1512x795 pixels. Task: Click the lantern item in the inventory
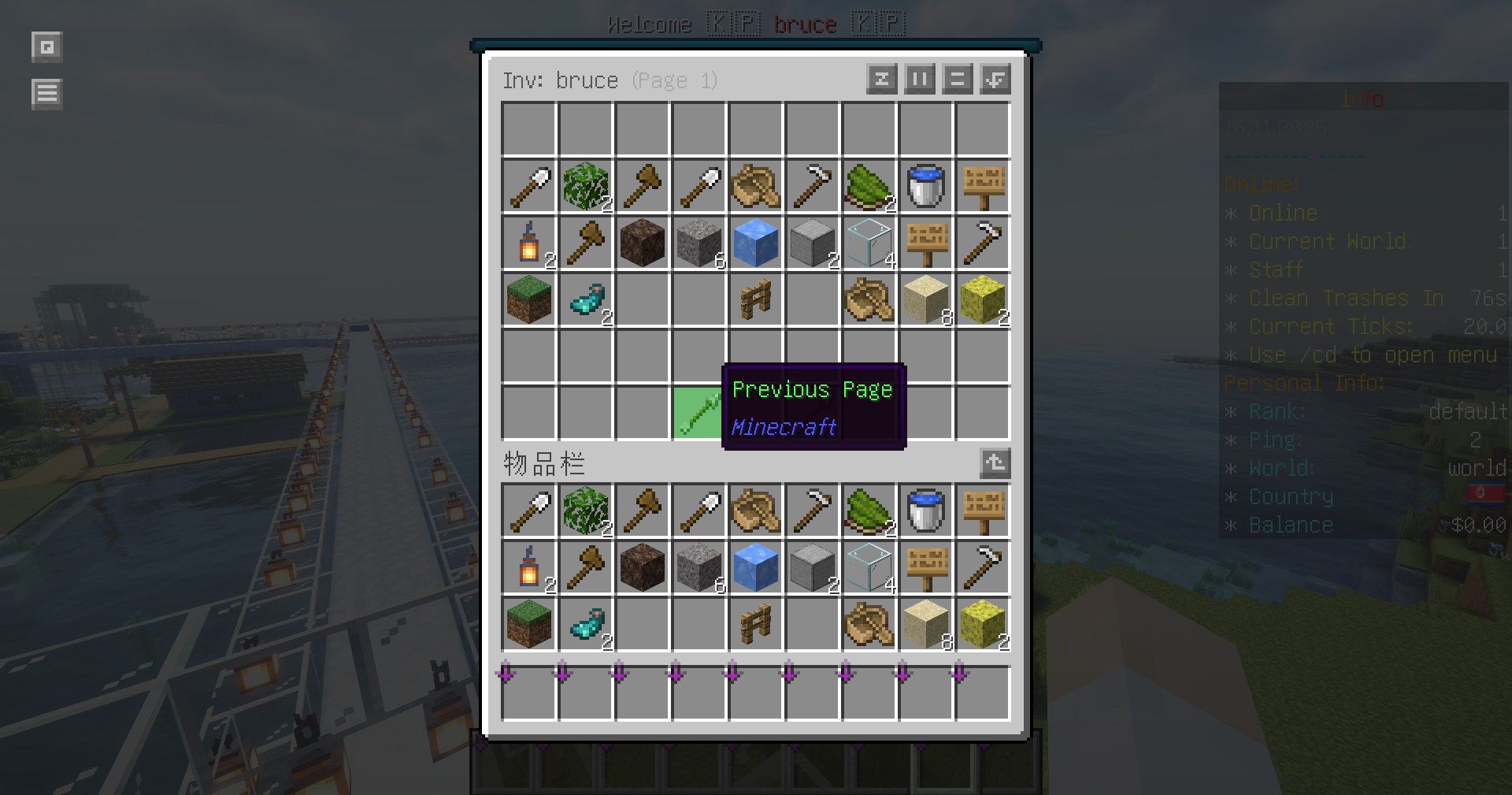coord(528,243)
